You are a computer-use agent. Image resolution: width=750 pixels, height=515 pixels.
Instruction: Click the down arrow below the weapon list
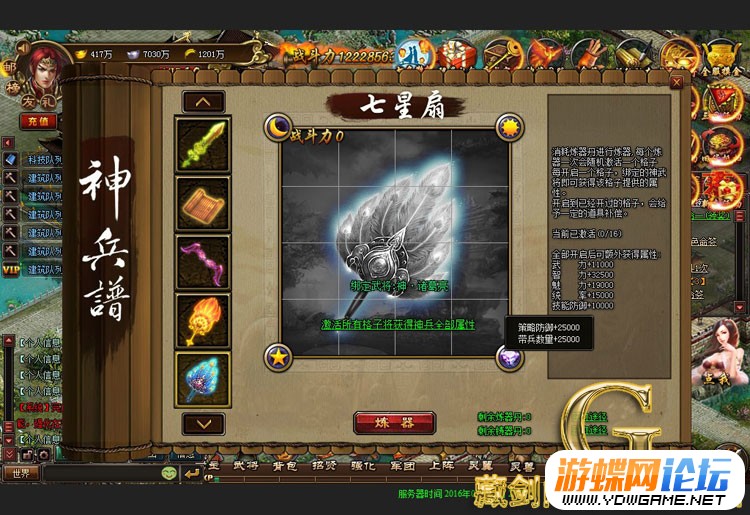click(x=203, y=423)
